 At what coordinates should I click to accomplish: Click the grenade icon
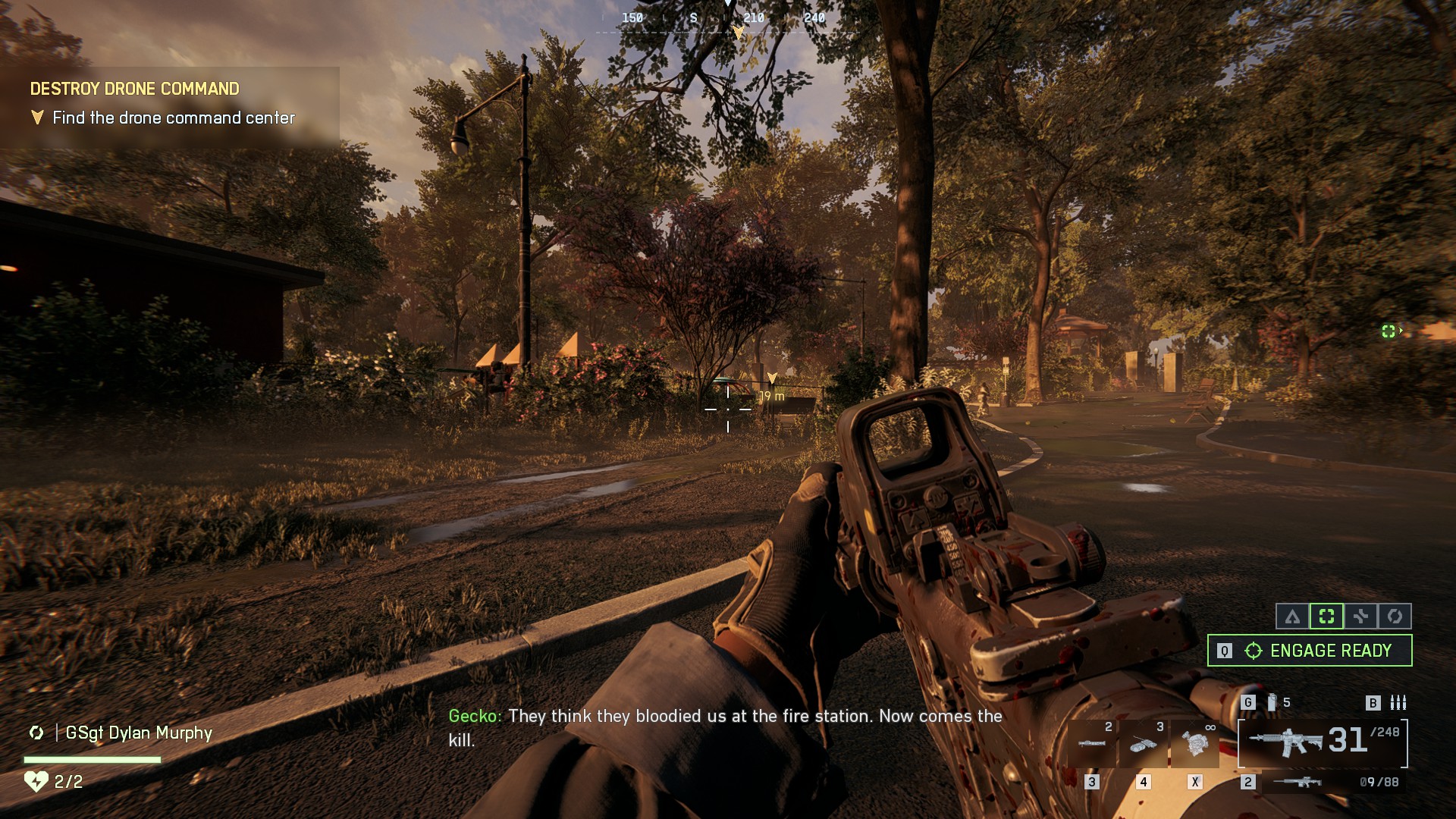tap(1272, 703)
